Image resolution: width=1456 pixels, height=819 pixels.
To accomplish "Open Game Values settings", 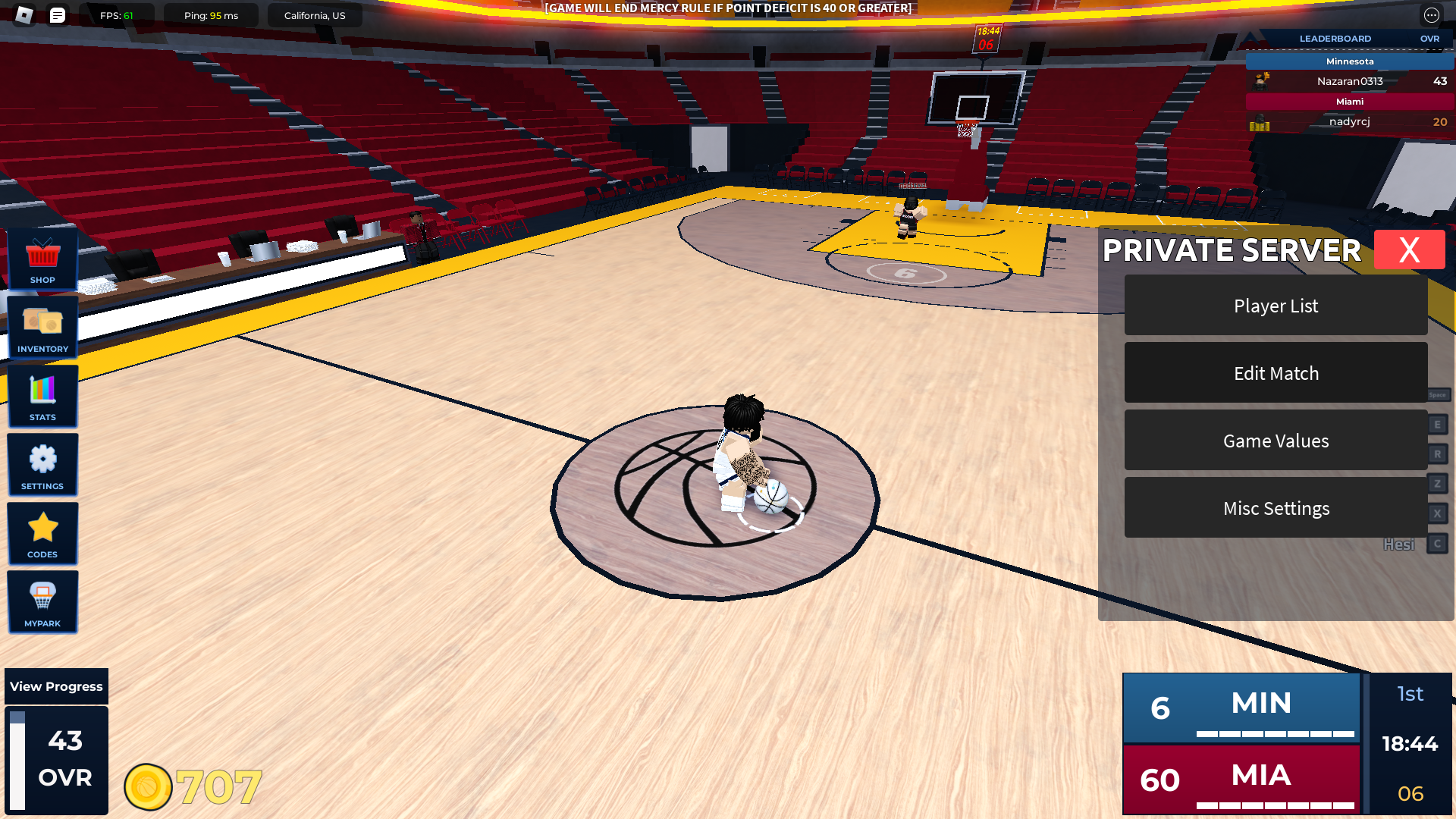I will [1276, 441].
